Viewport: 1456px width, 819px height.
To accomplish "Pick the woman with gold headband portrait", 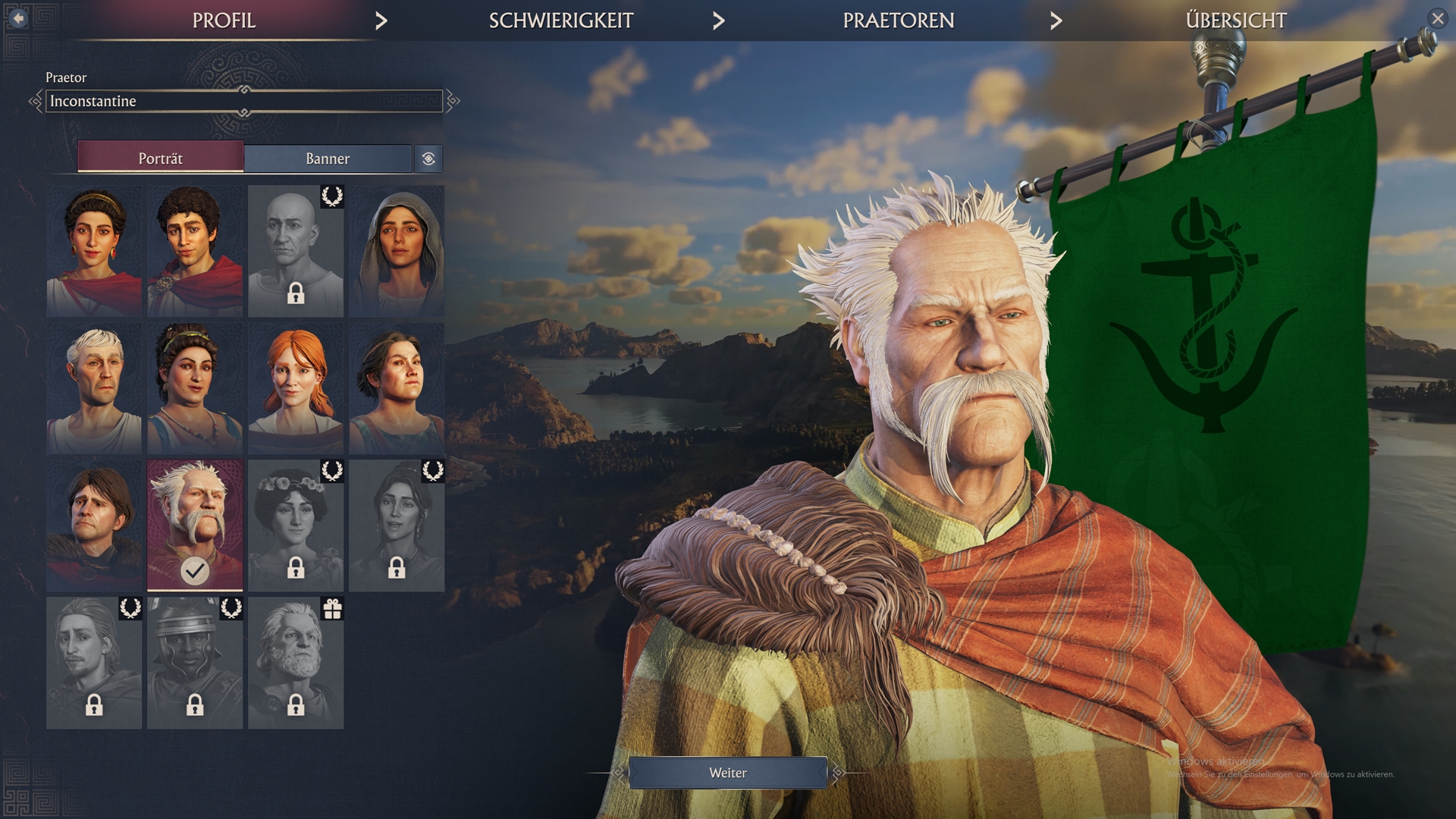I will (x=94, y=251).
